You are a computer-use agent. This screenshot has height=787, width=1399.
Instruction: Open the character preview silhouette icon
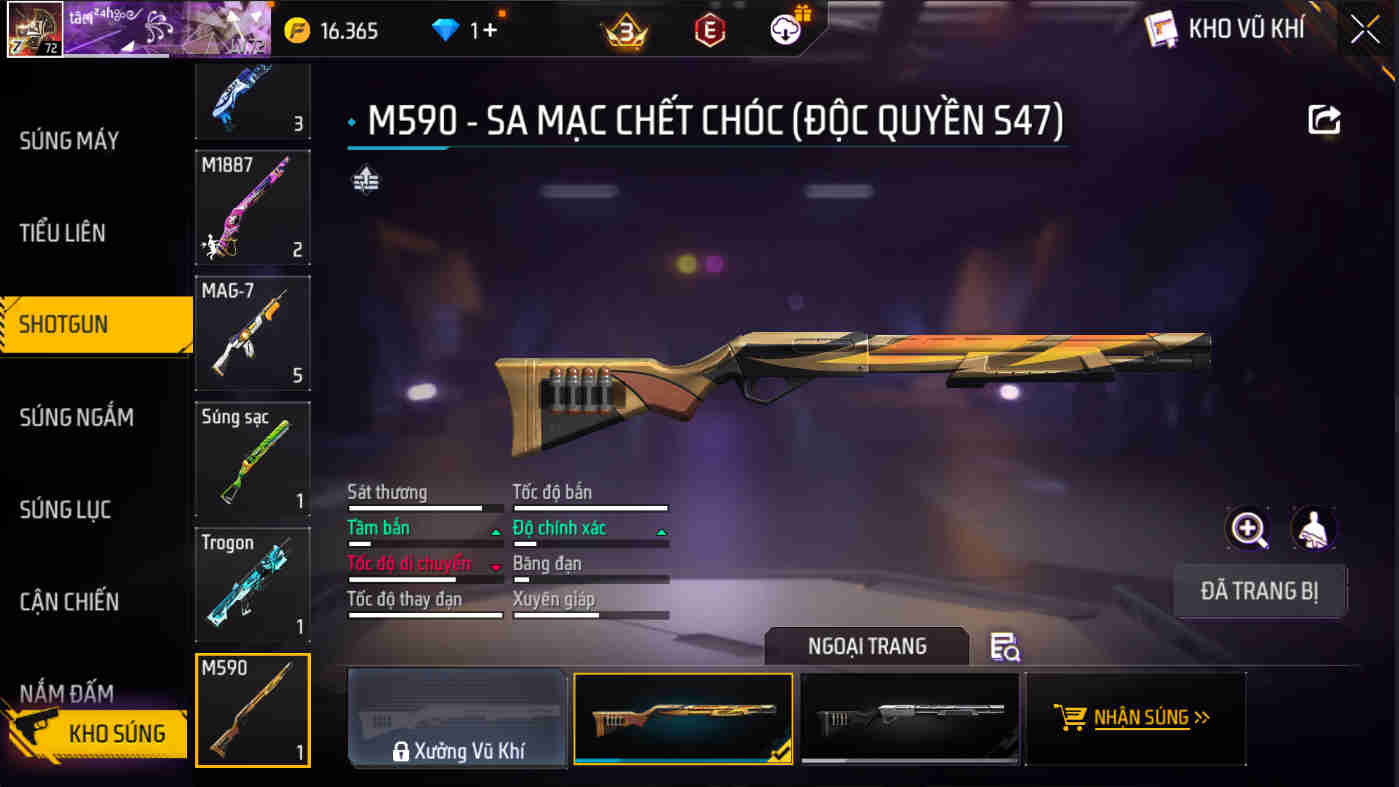(1315, 528)
